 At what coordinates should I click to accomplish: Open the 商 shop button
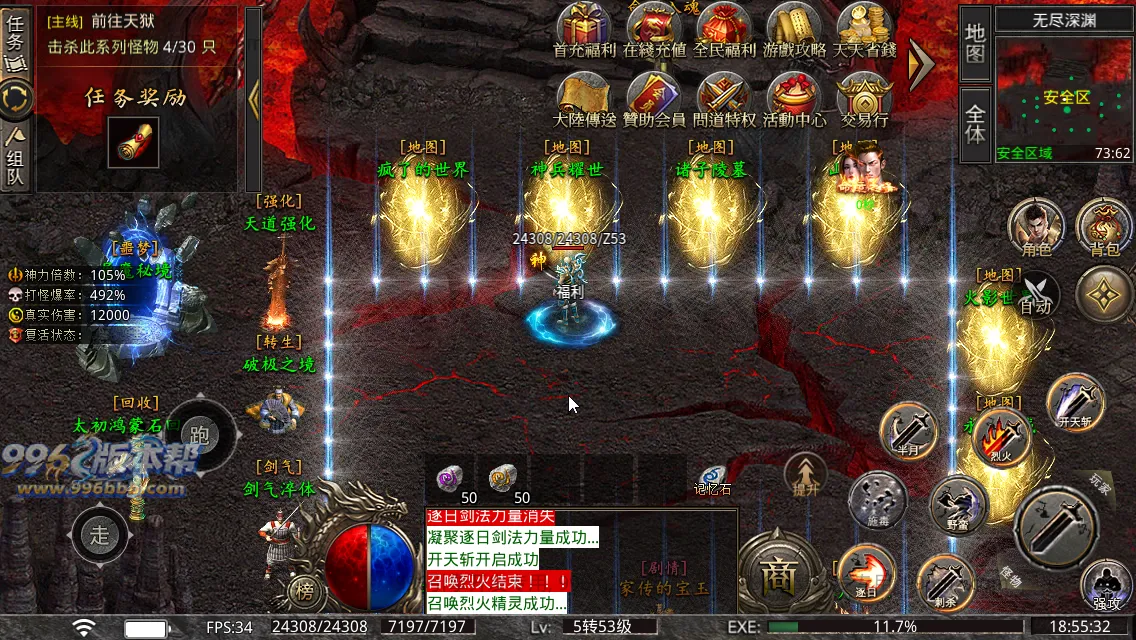pos(776,573)
